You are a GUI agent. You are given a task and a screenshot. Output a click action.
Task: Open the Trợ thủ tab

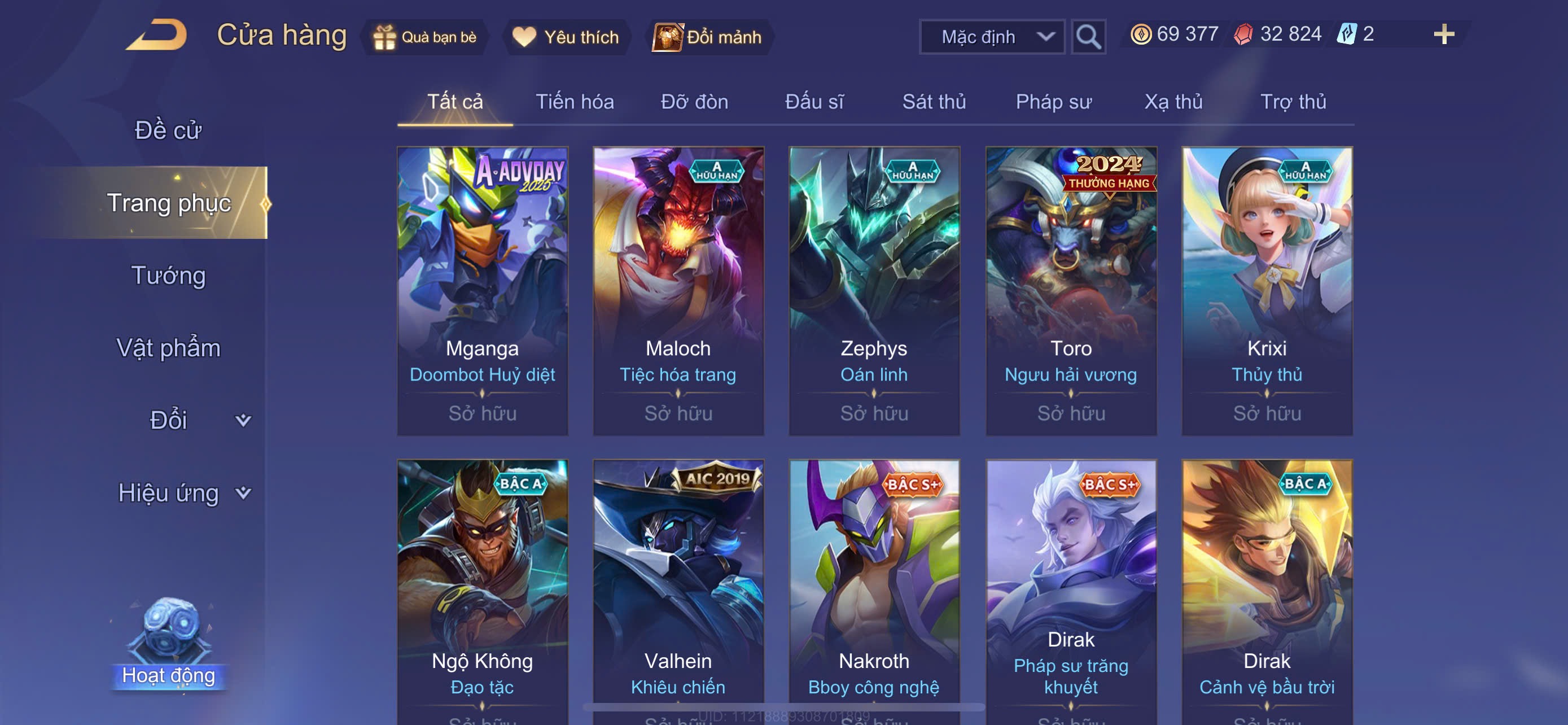tap(1293, 102)
